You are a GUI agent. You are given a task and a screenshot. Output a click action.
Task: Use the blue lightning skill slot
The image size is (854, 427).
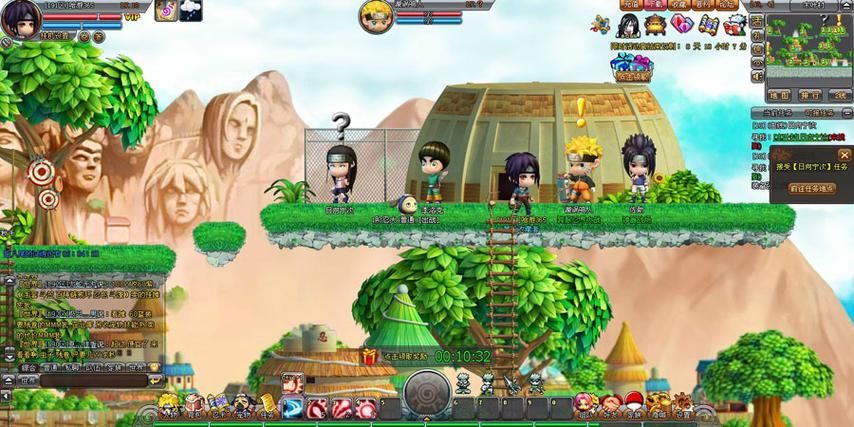[293, 407]
